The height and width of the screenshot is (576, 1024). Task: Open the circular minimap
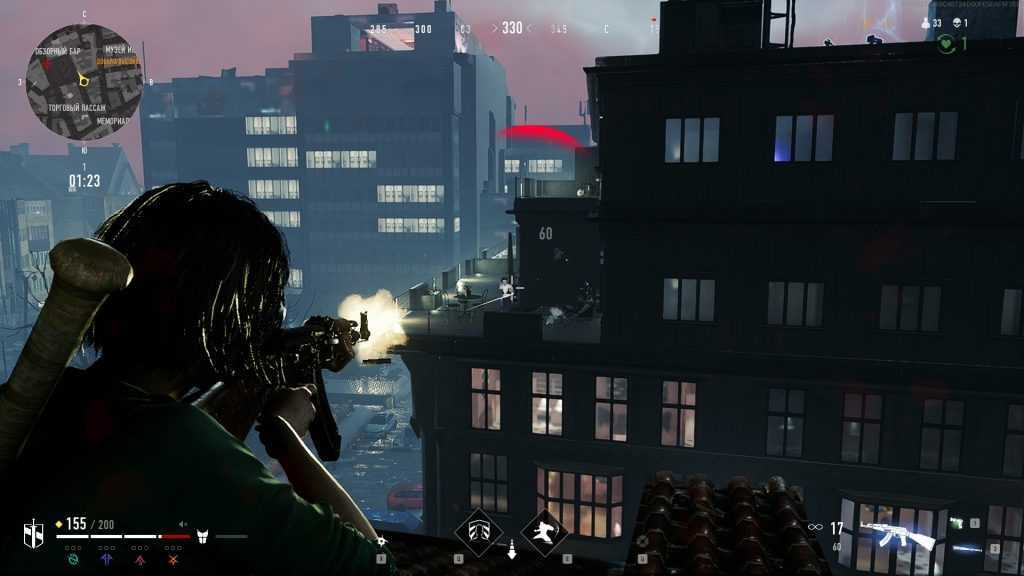coord(84,81)
